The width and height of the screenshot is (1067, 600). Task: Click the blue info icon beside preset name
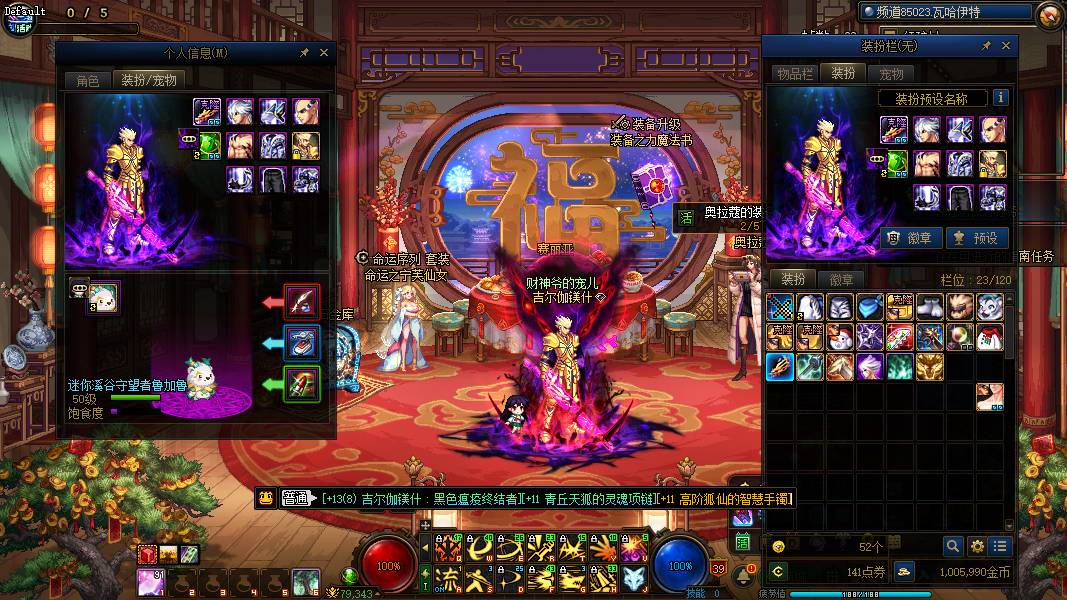click(x=1000, y=98)
